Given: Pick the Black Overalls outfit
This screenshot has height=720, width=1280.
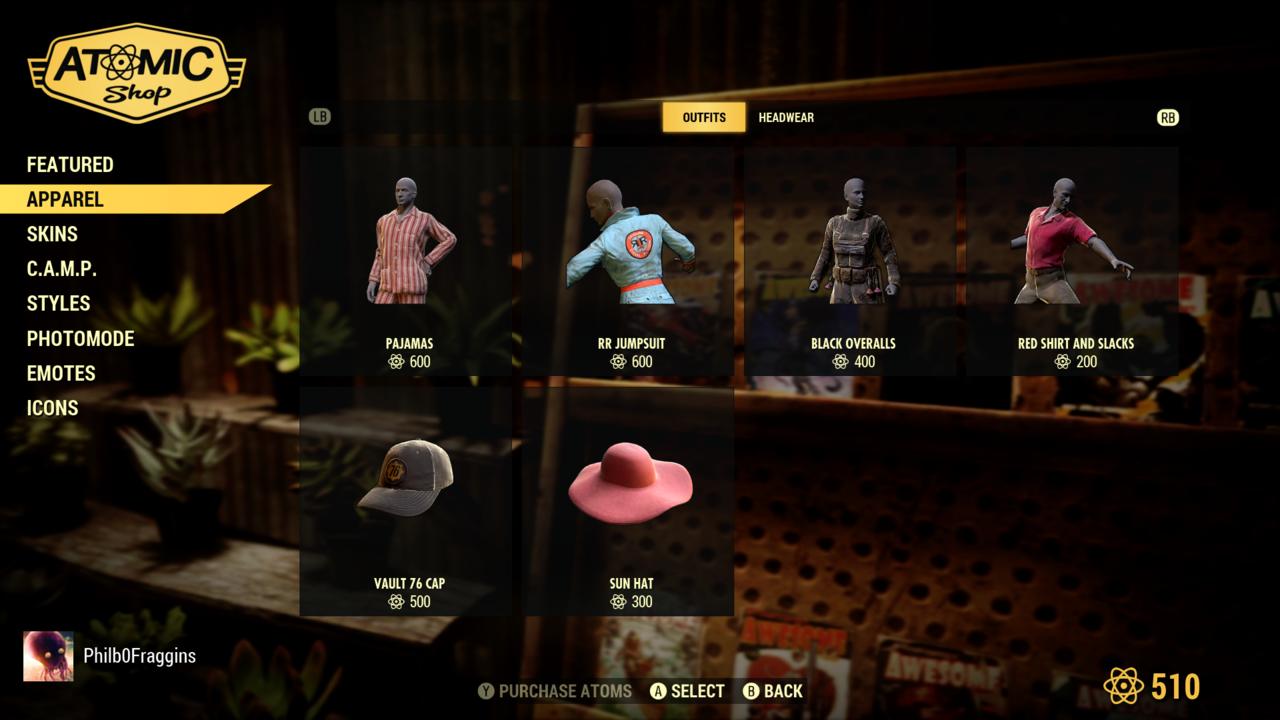Looking at the screenshot, I should pyautogui.click(x=853, y=262).
